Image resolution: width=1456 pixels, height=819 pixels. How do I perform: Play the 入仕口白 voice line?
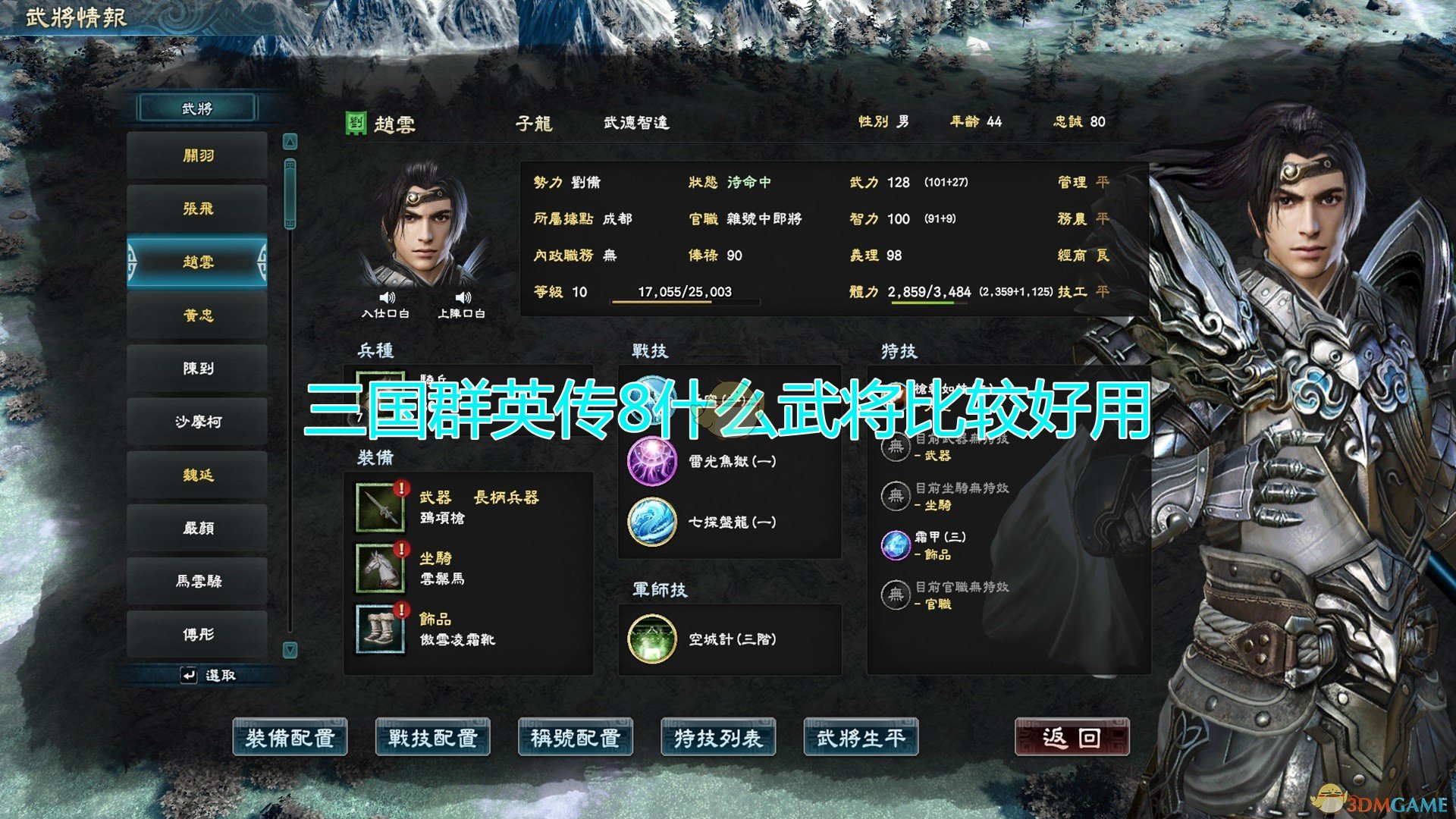pyautogui.click(x=388, y=298)
